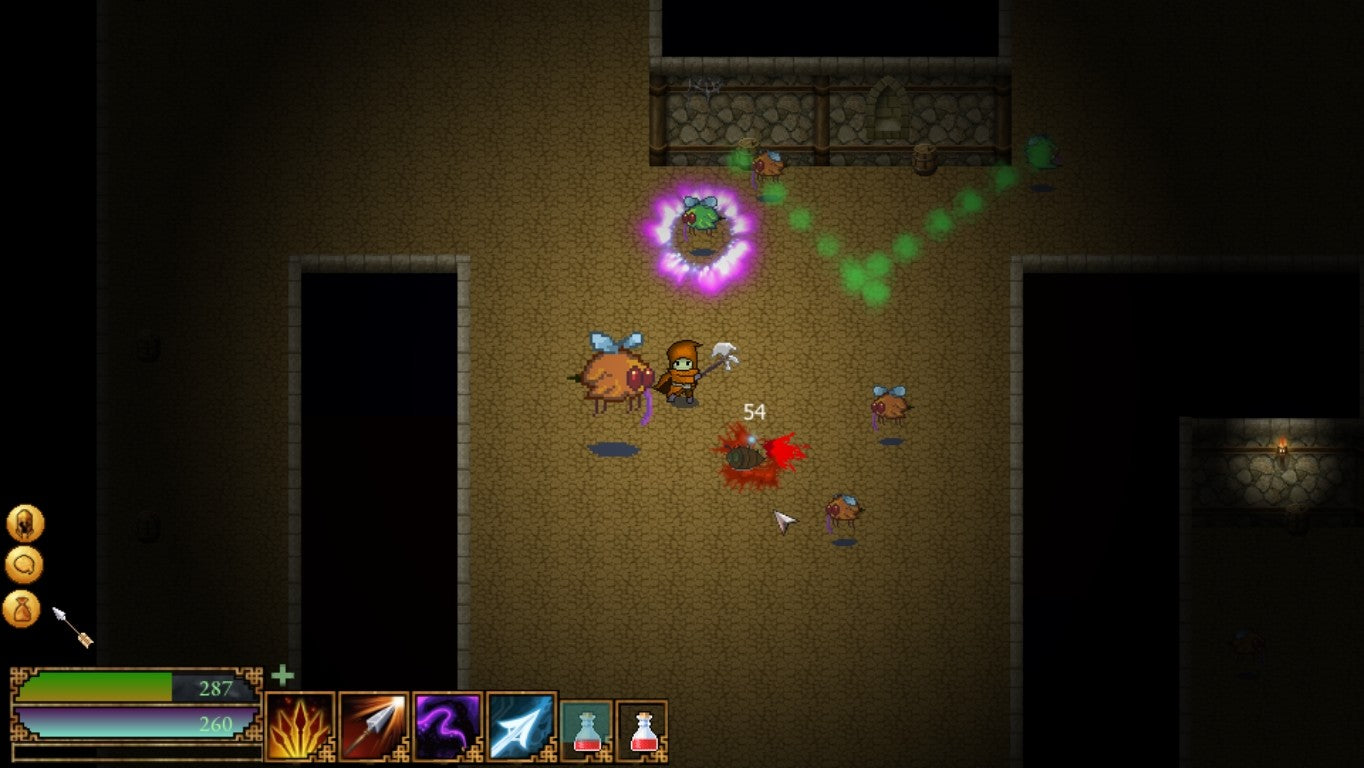Drink the red potion in the last slot
This screenshot has height=768, width=1364.
642,727
